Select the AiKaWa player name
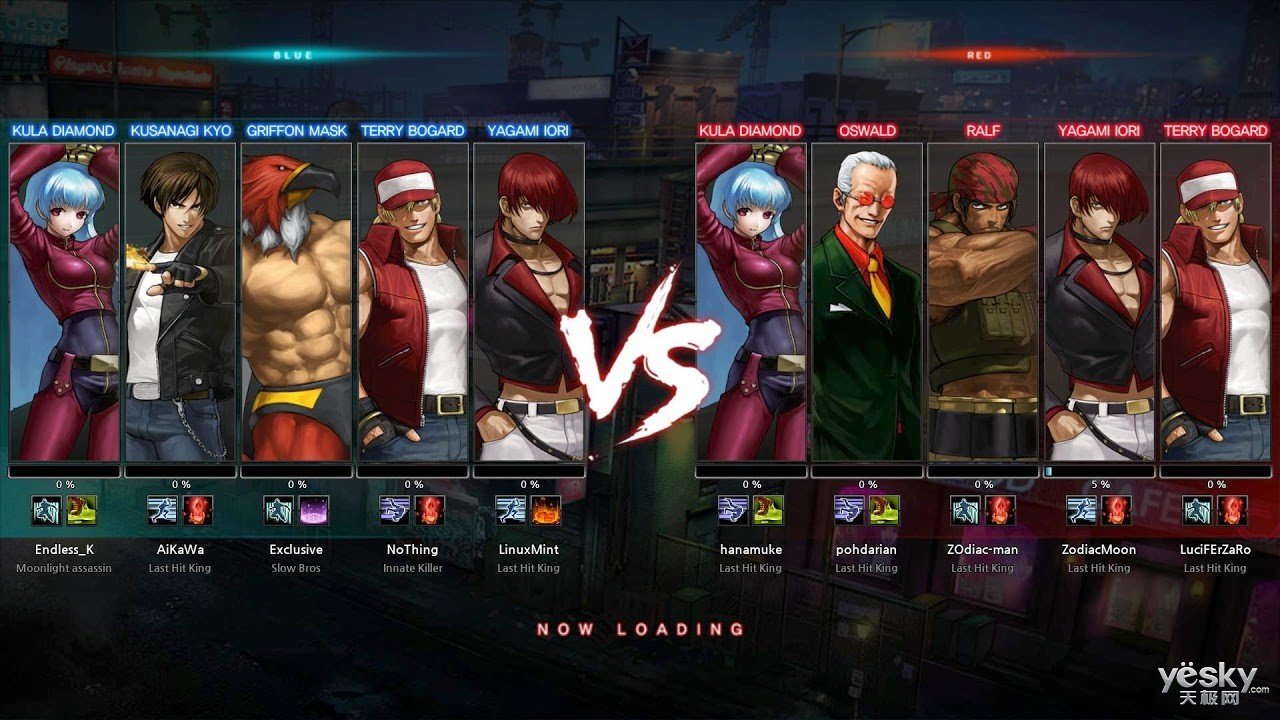Image resolution: width=1280 pixels, height=720 pixels. point(180,549)
